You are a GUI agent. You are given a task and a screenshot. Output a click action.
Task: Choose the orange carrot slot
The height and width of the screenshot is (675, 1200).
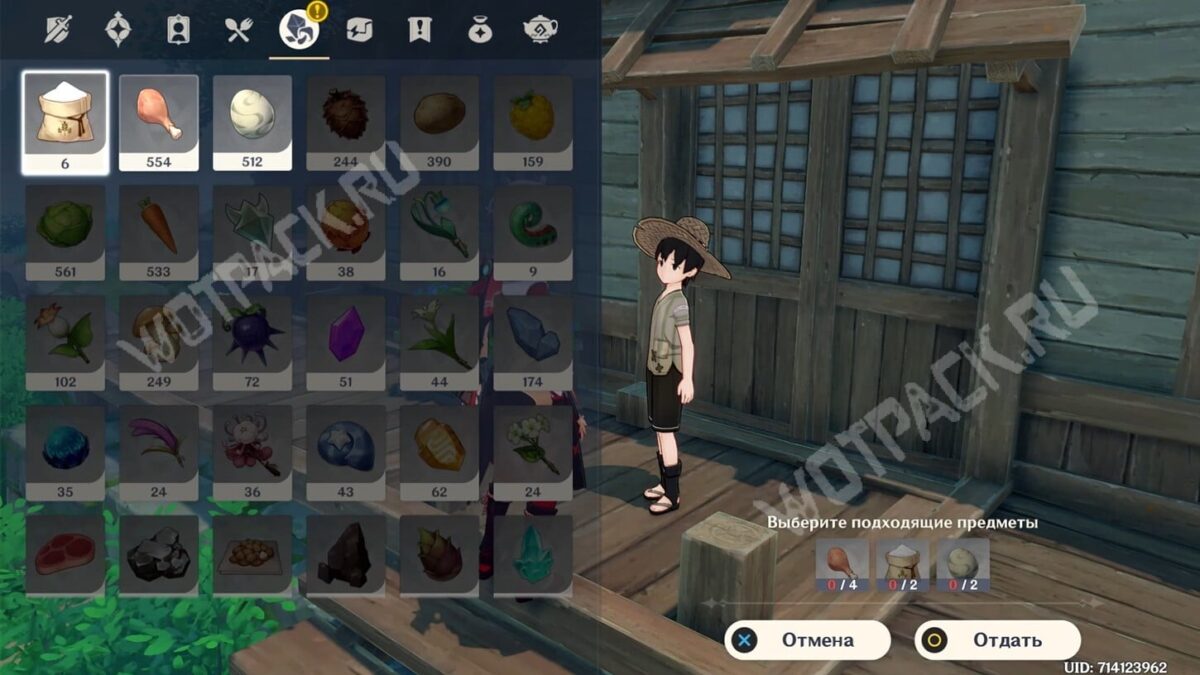coord(158,232)
